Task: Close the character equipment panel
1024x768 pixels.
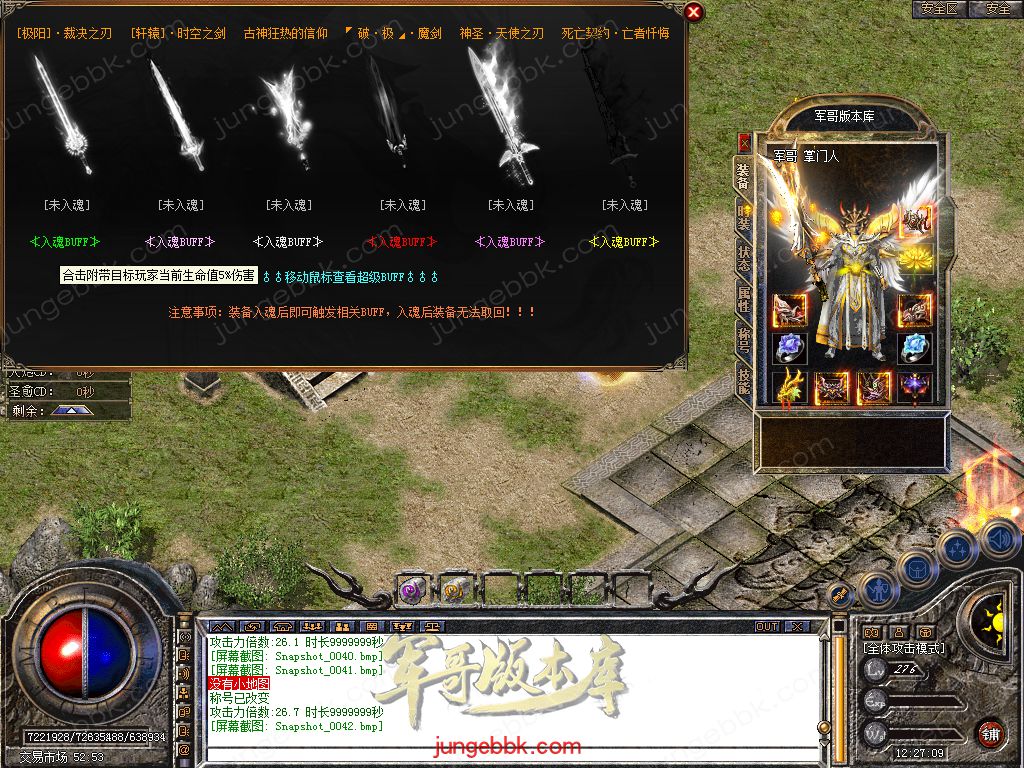Action: point(744,143)
